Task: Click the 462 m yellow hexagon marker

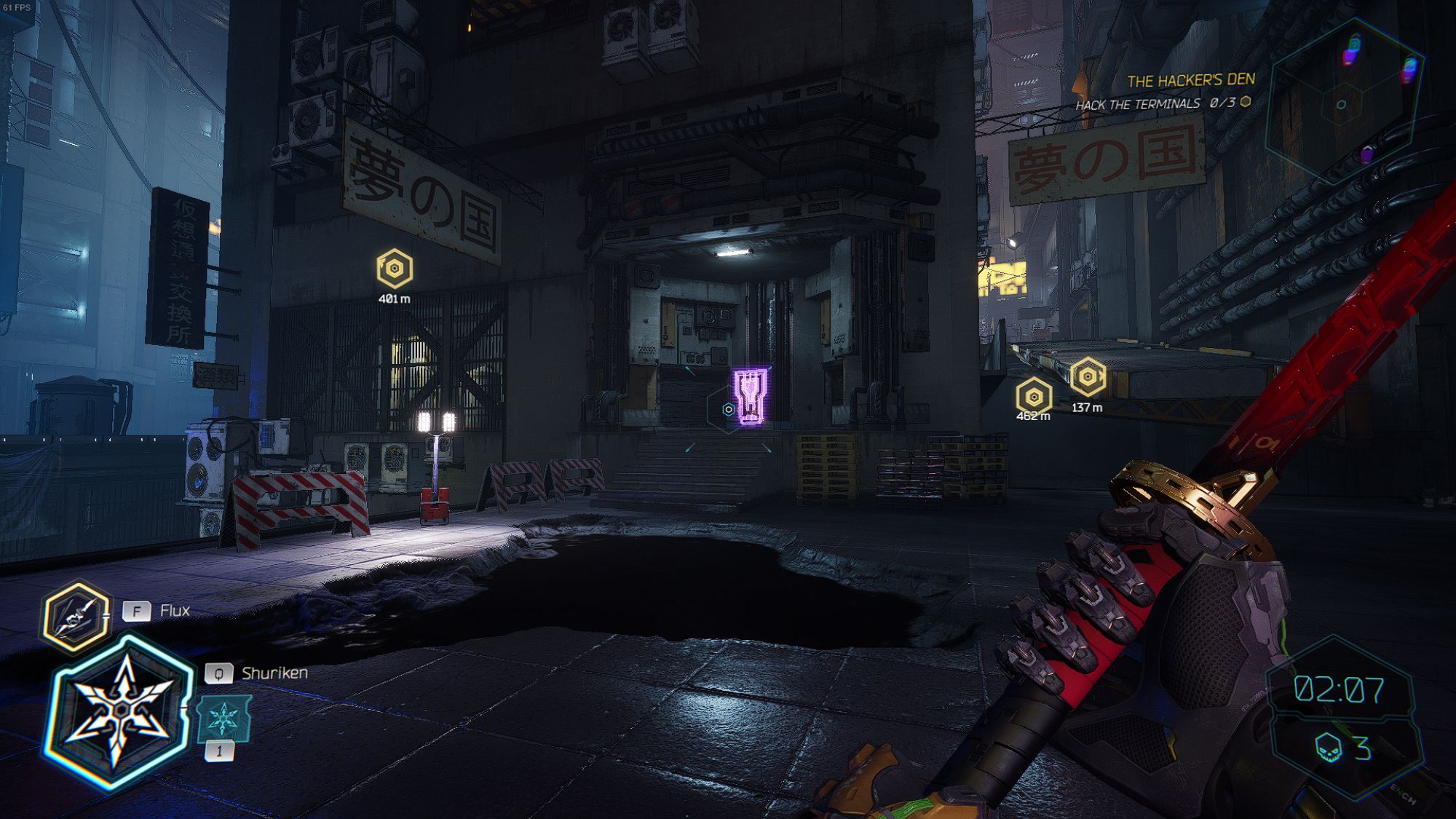Action: coord(1035,398)
